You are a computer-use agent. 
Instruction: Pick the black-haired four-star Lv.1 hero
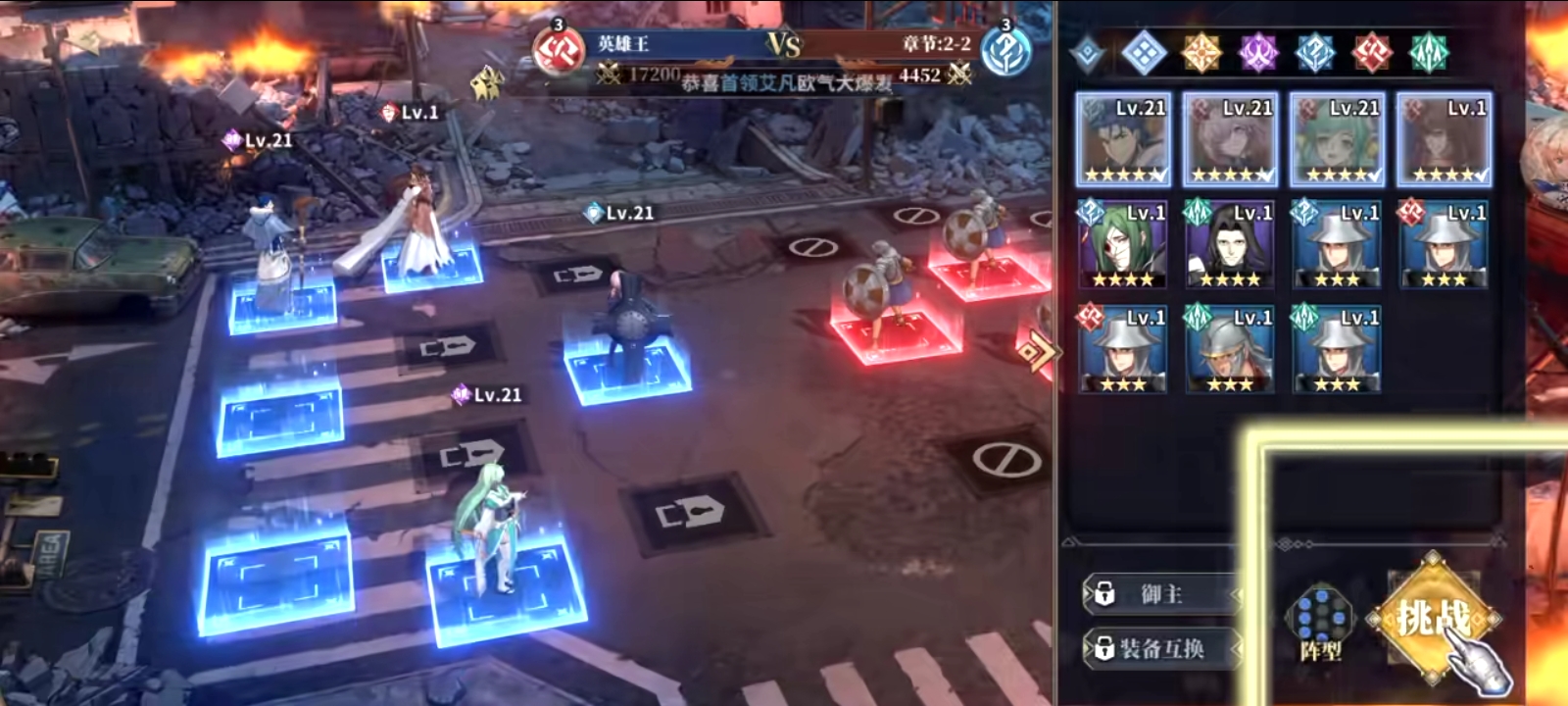point(1231,245)
